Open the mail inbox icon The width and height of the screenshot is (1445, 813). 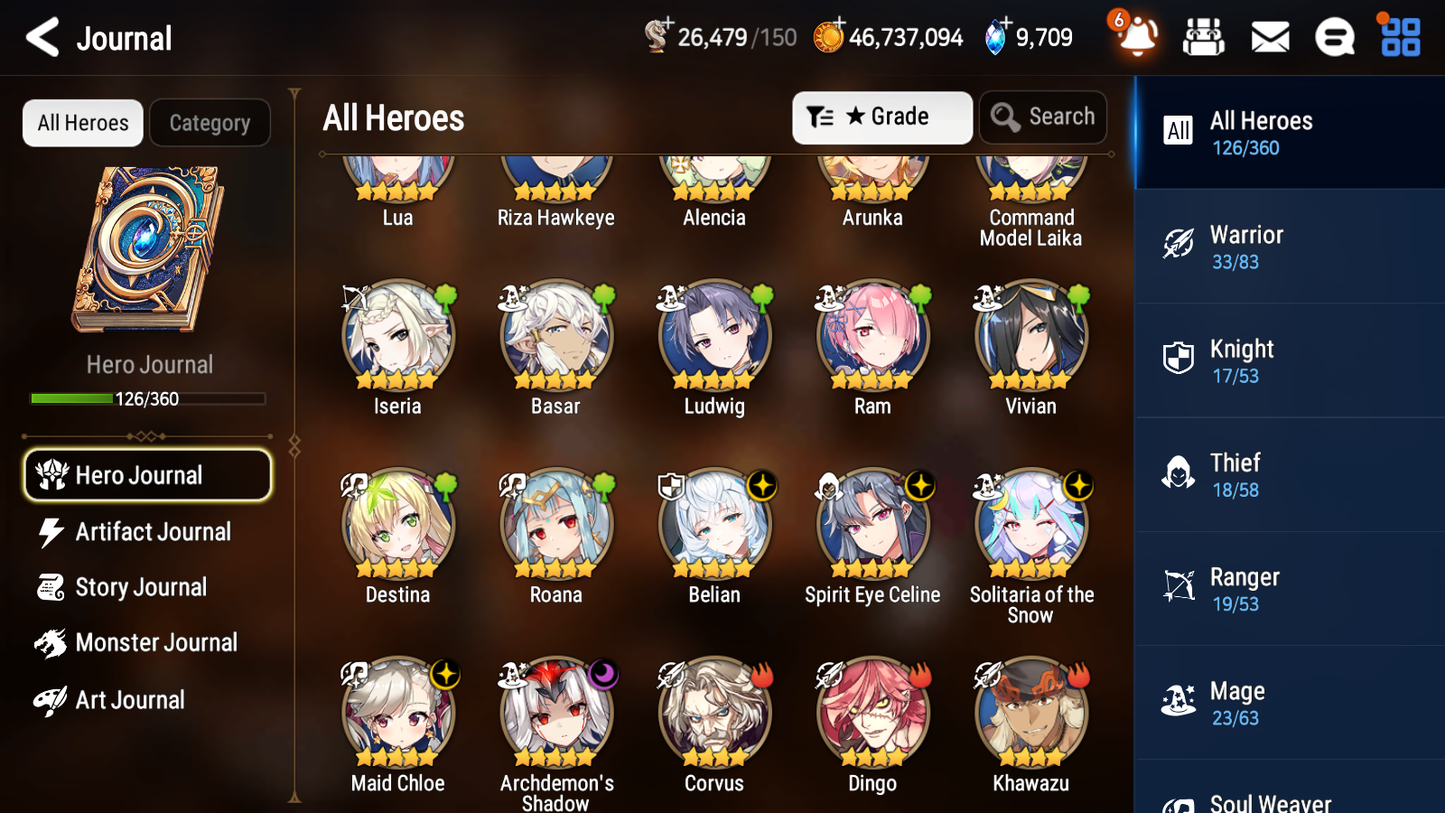[x=1270, y=36]
